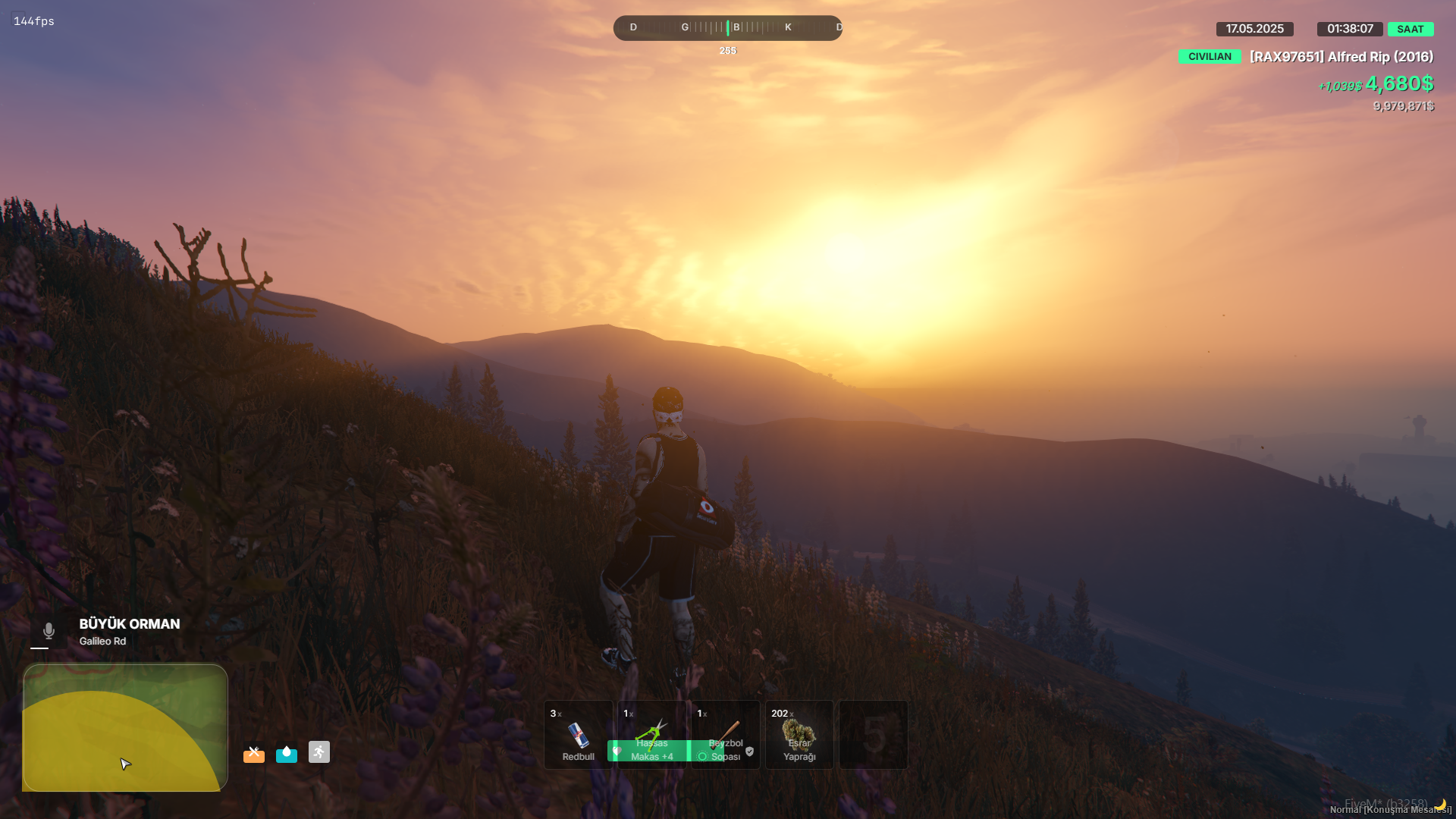Click the orange hunger status icon

click(254, 753)
